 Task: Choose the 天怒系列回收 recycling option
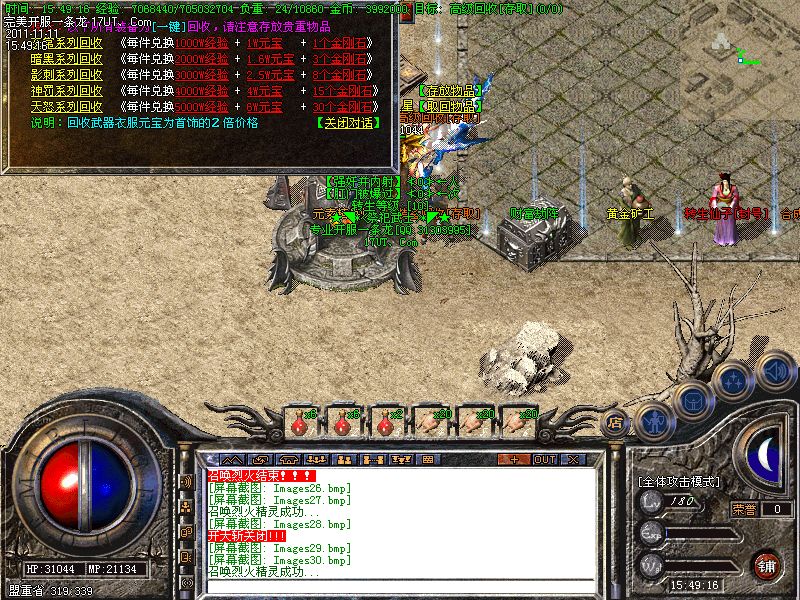click(66, 105)
